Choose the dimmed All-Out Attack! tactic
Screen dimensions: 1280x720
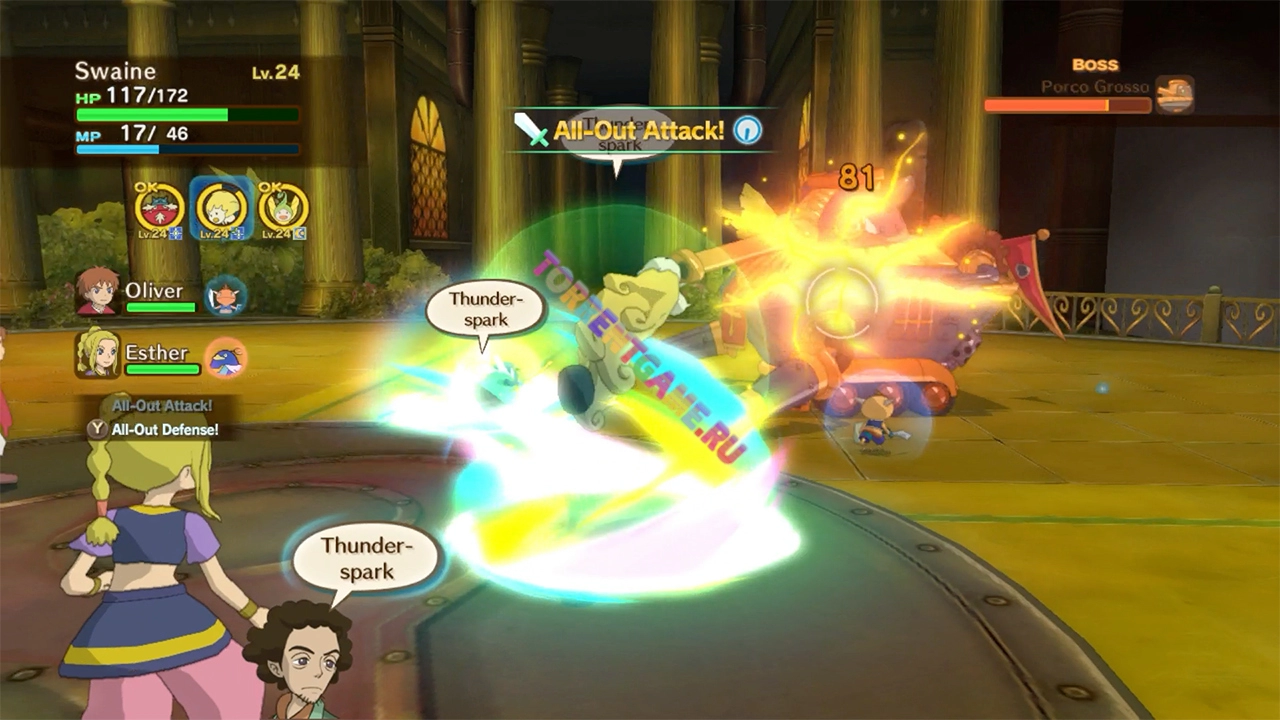[x=162, y=405]
